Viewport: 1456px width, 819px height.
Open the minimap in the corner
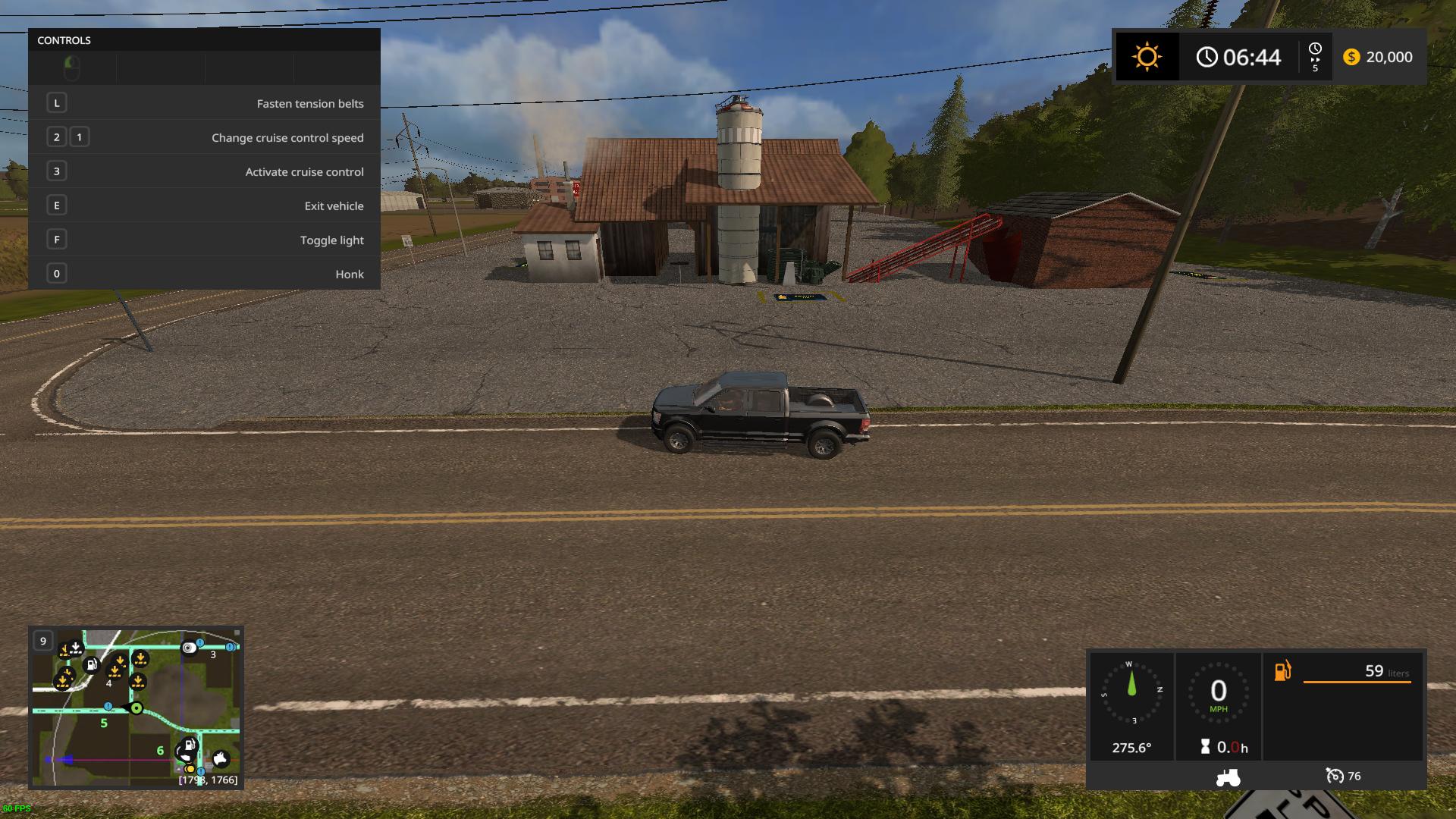tap(136, 708)
